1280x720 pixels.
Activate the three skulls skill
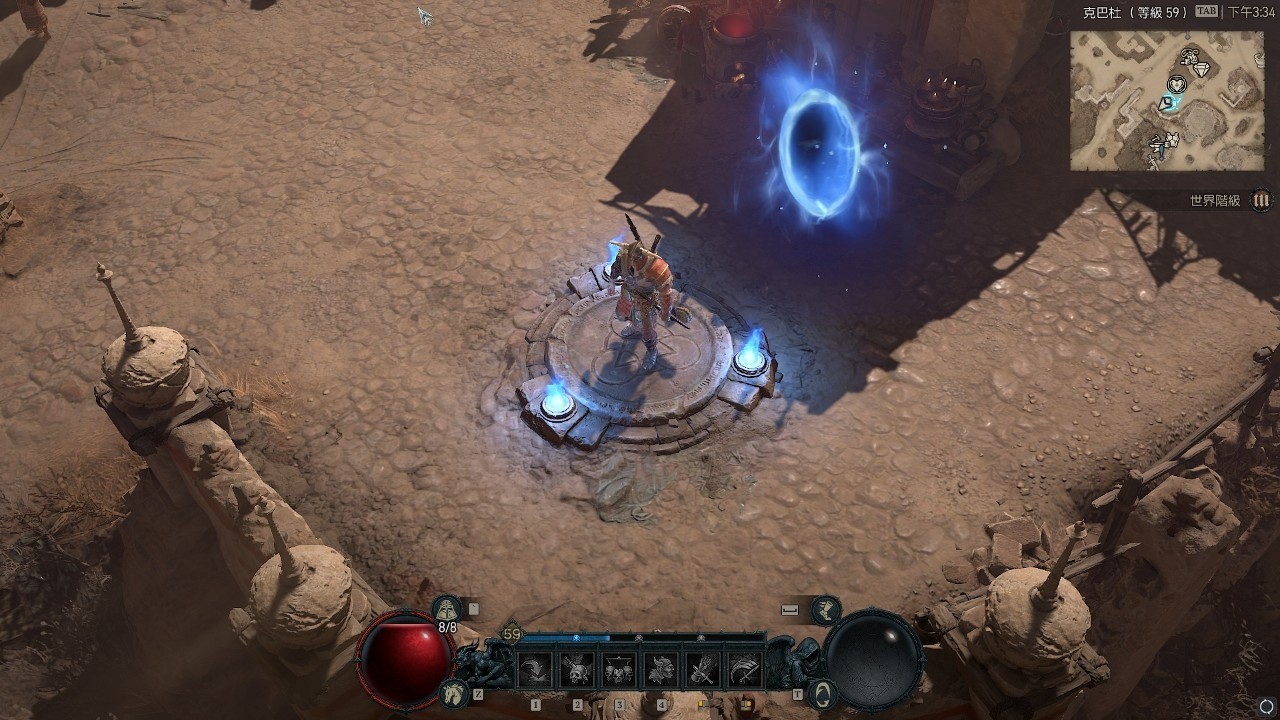619,669
